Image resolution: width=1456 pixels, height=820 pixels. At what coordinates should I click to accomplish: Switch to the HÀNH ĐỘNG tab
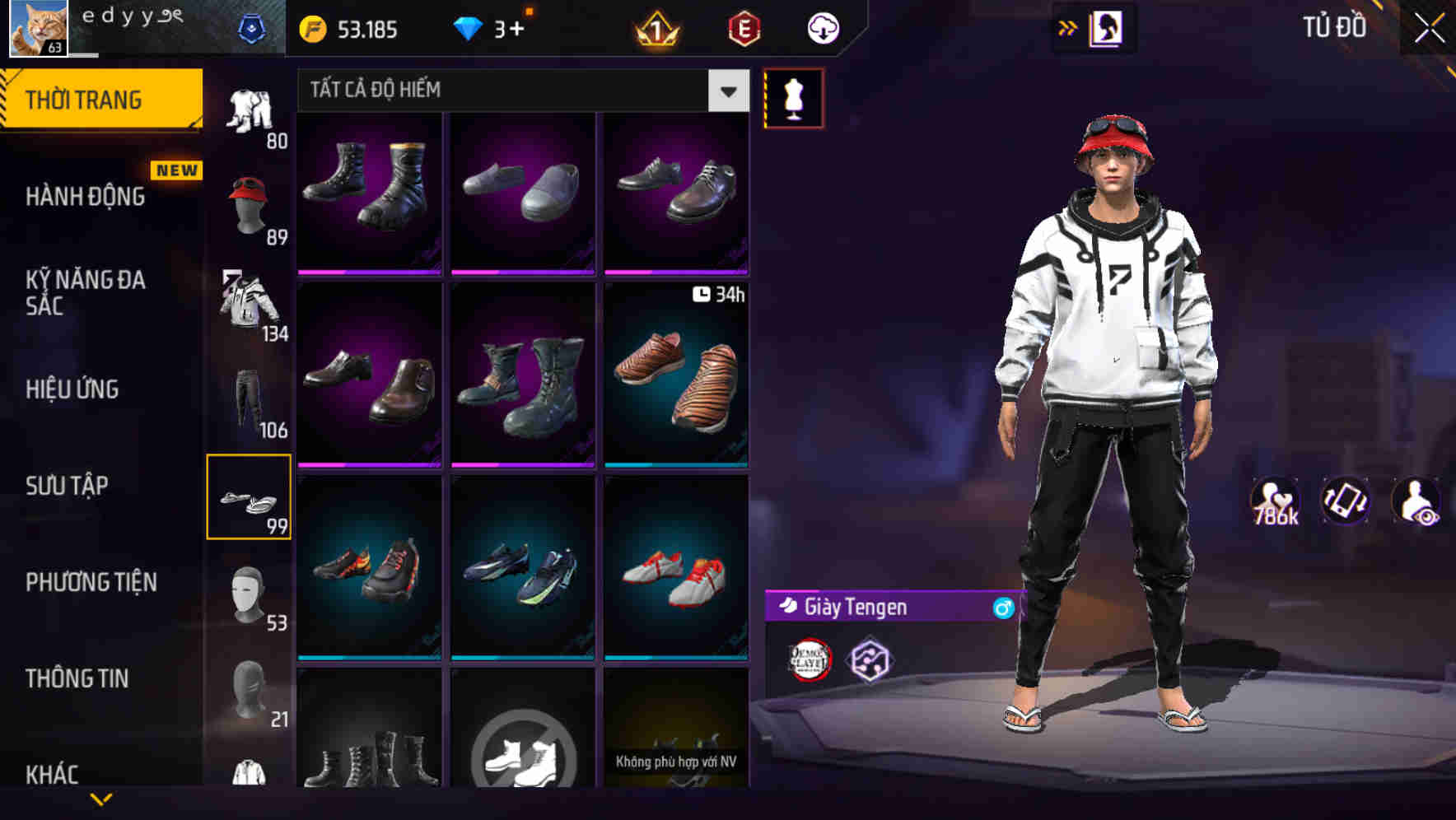coord(82,197)
